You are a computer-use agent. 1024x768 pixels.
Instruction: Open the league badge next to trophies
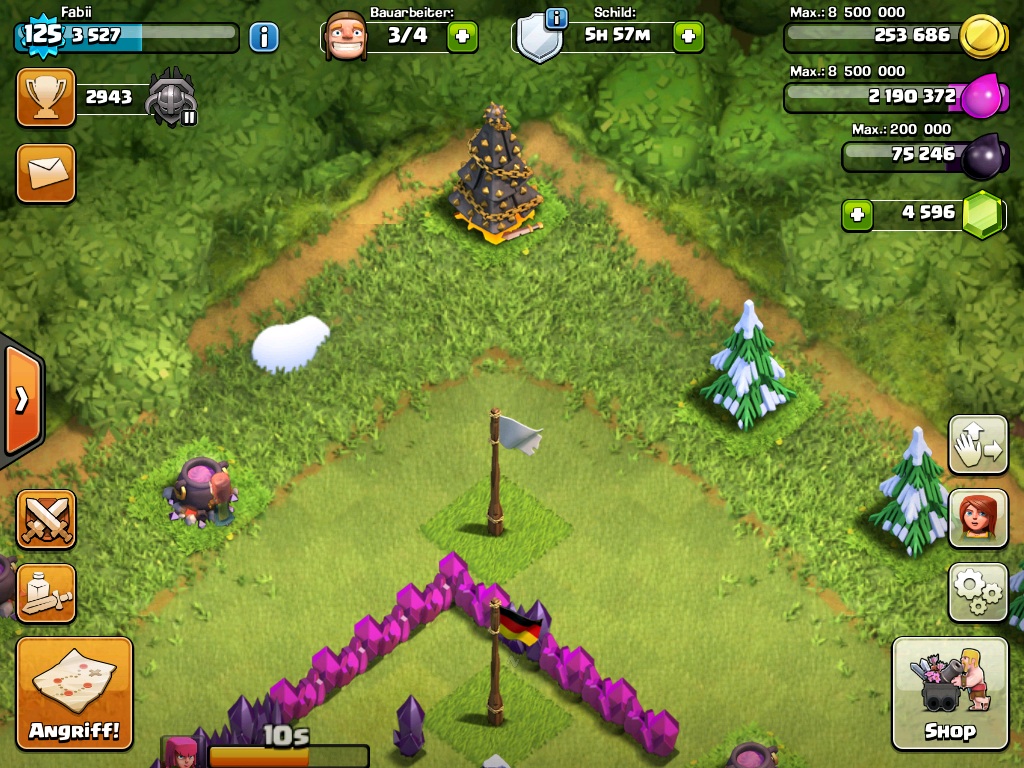point(171,99)
